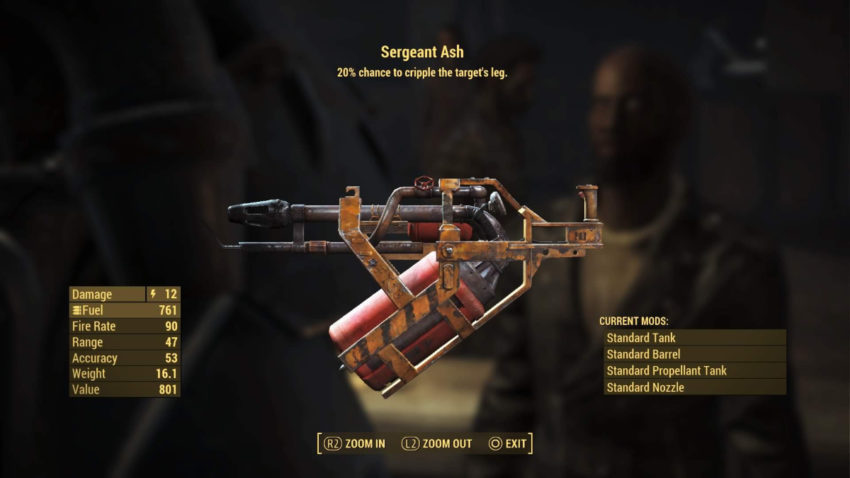Exit the weapon inspect screen

[508, 443]
